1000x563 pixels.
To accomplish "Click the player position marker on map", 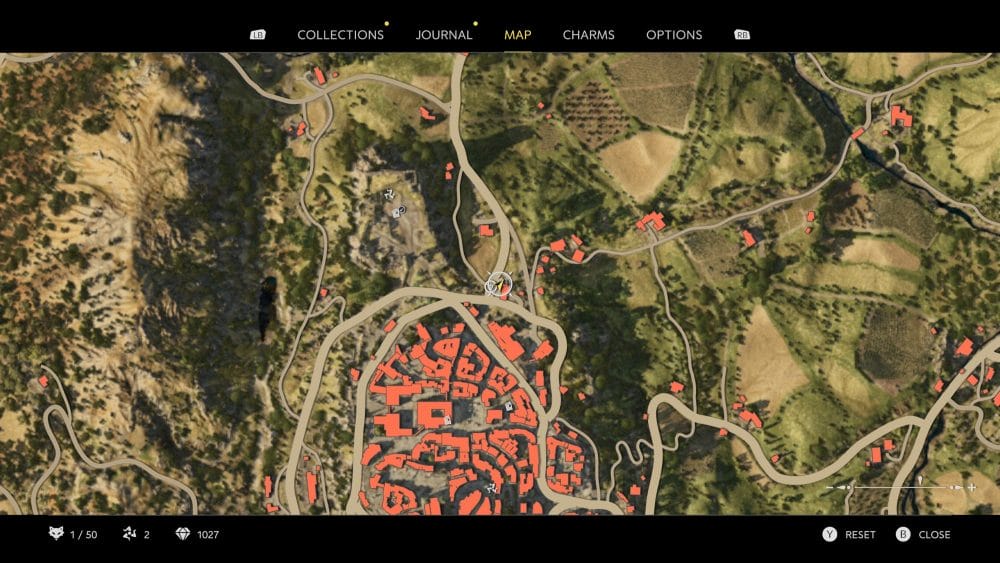I will [497, 285].
